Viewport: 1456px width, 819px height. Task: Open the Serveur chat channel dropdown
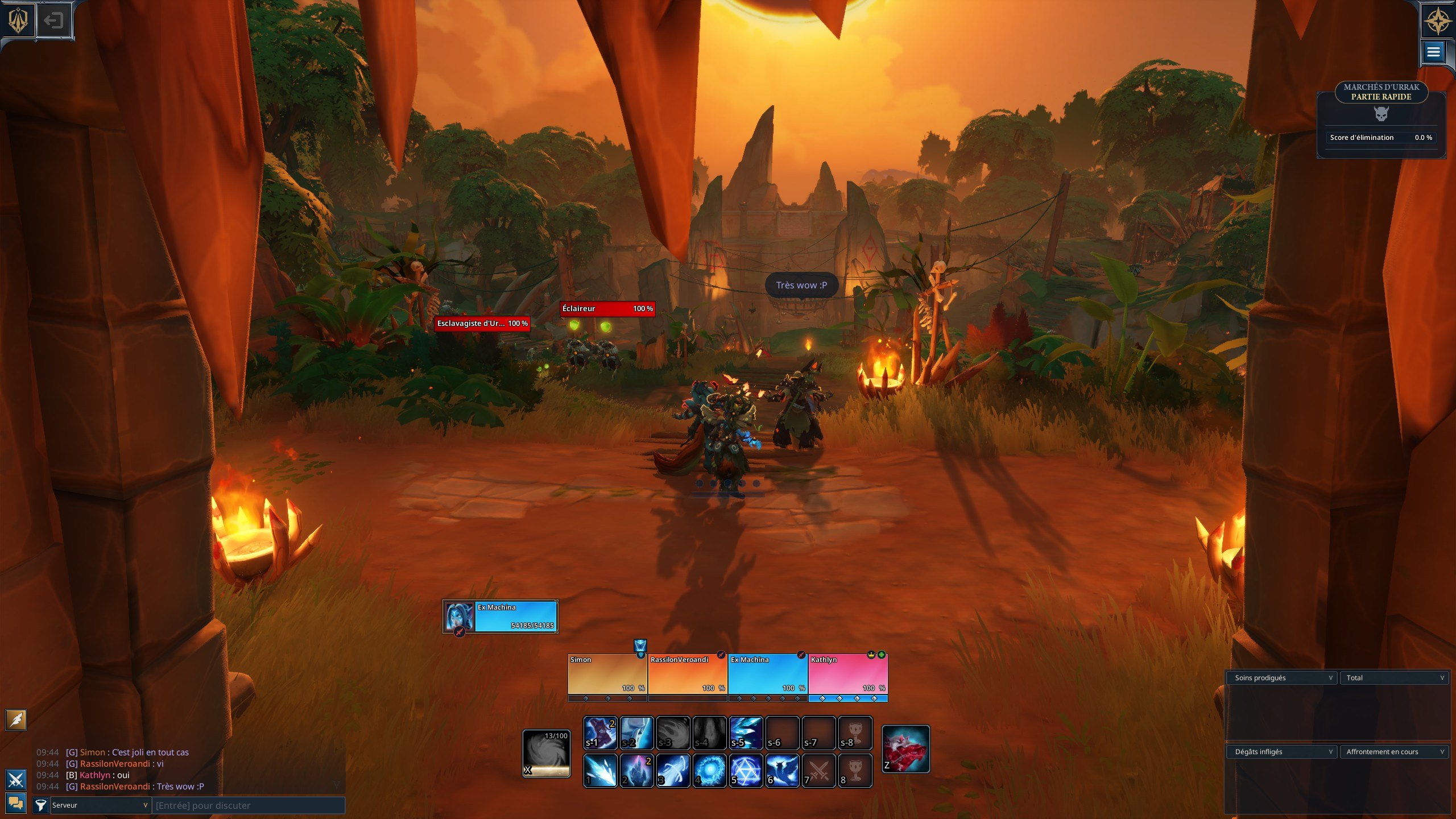[100, 805]
